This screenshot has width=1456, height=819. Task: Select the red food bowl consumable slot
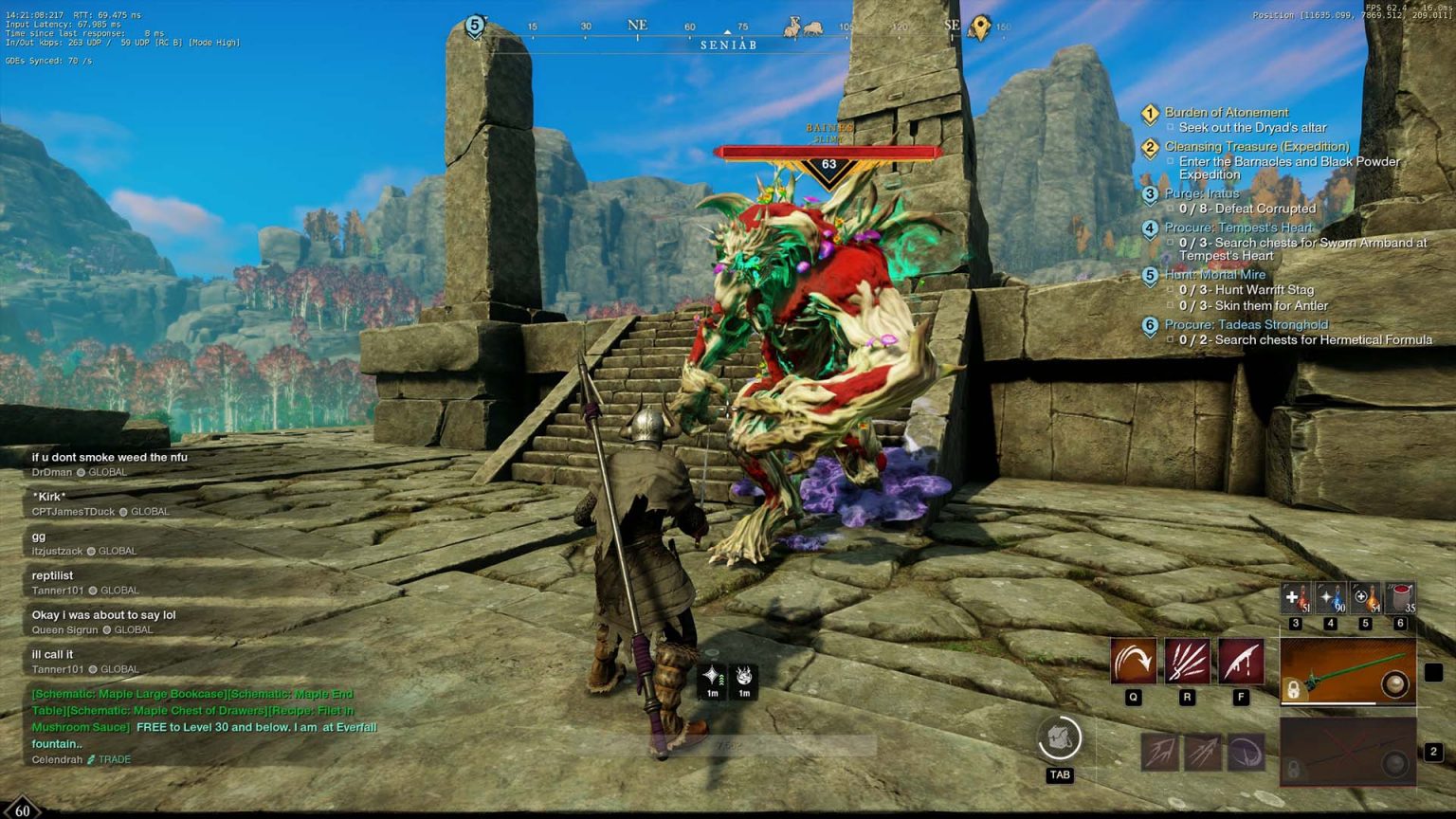coord(1400,598)
